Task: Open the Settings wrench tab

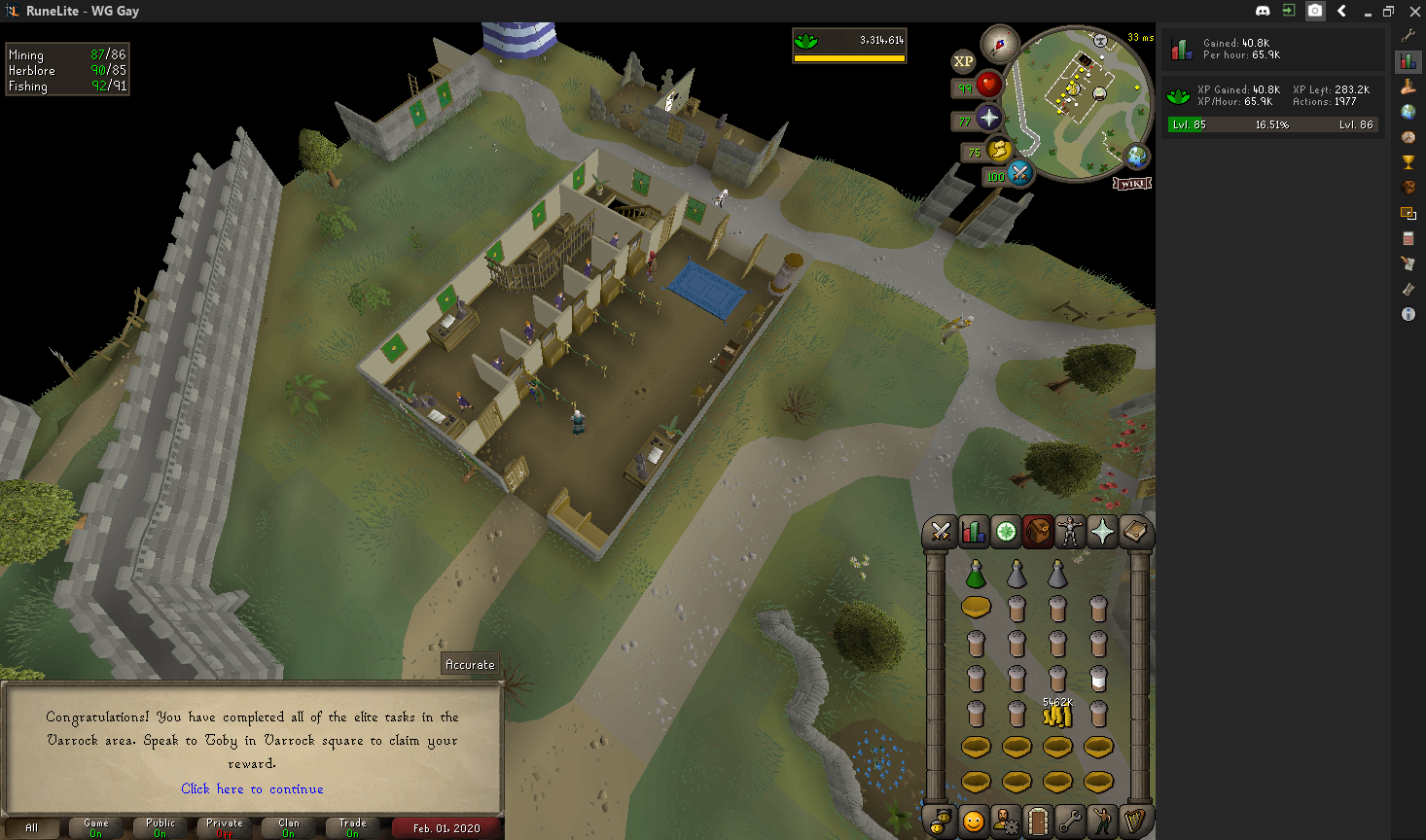Action: click(1070, 822)
